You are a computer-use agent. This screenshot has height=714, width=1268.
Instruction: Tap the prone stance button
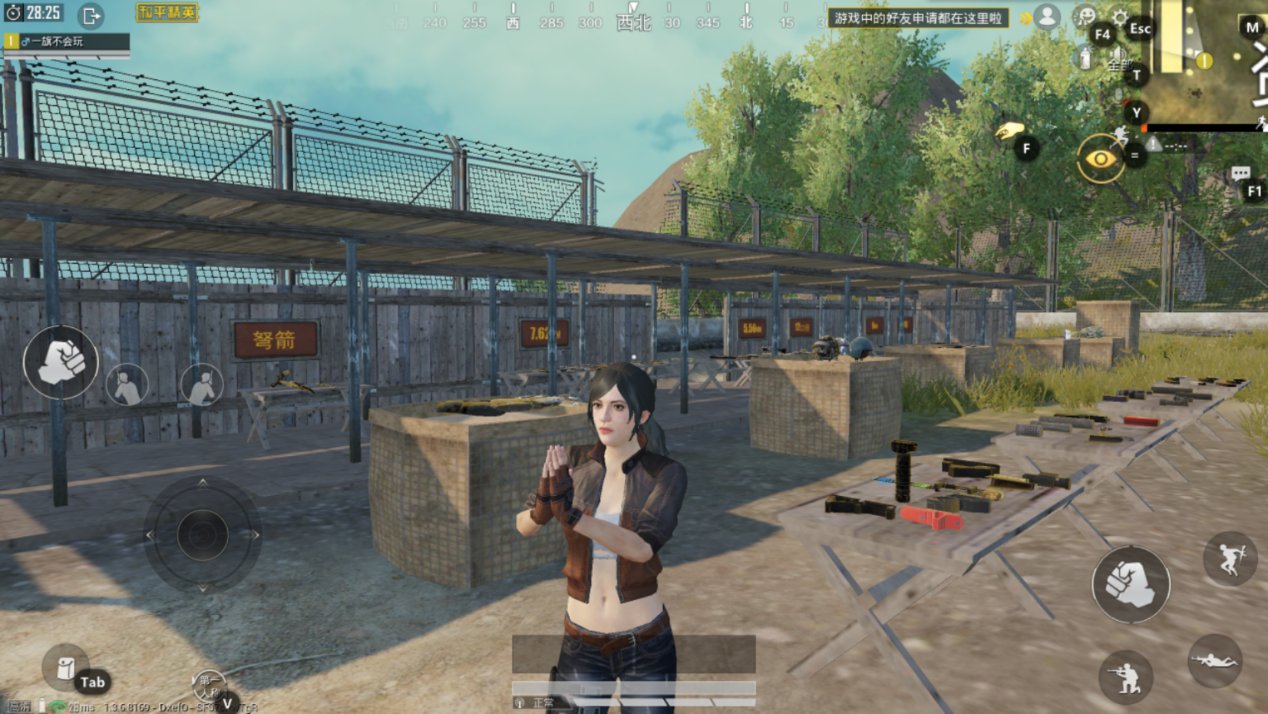1215,660
